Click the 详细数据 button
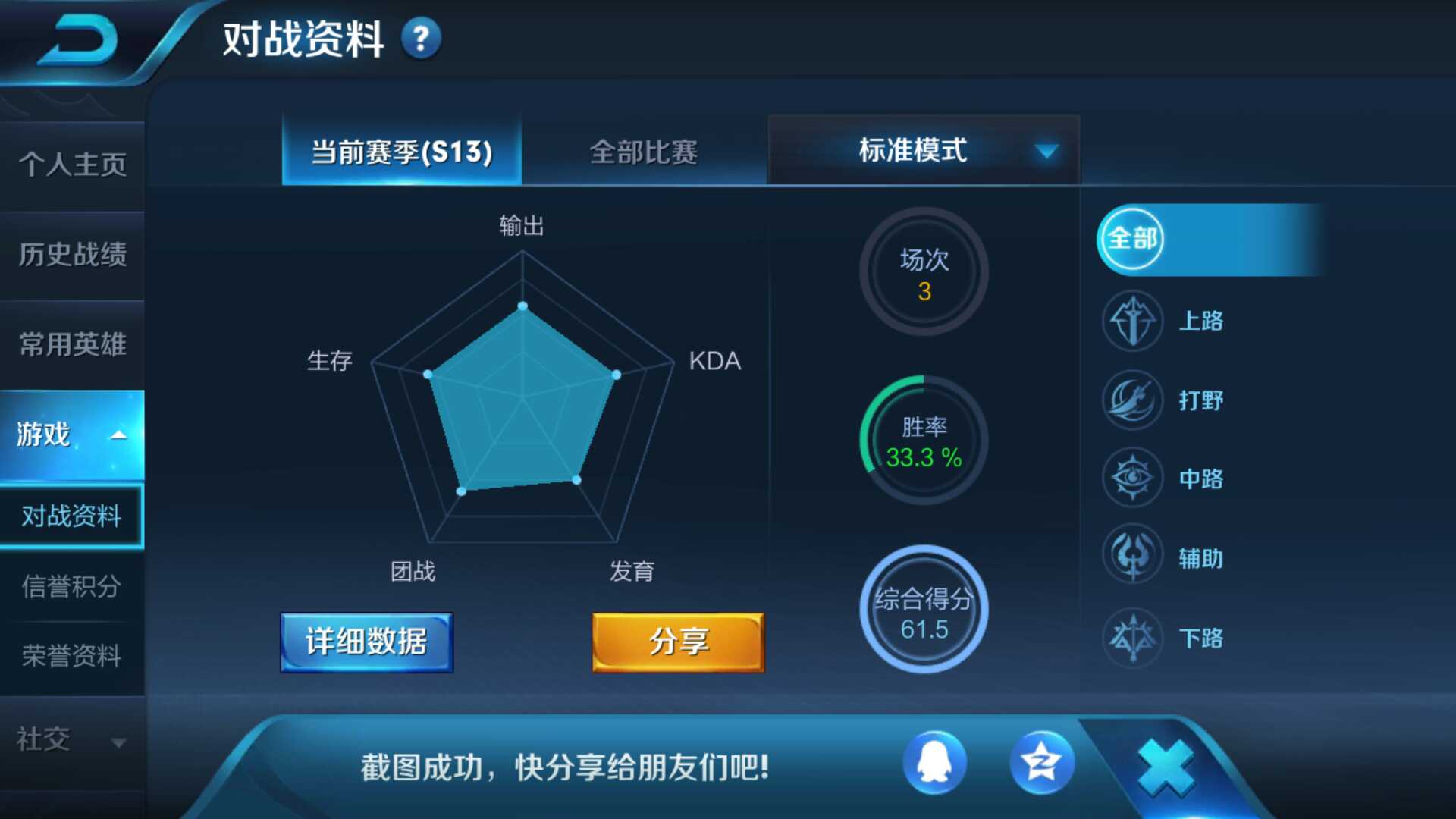 366,641
